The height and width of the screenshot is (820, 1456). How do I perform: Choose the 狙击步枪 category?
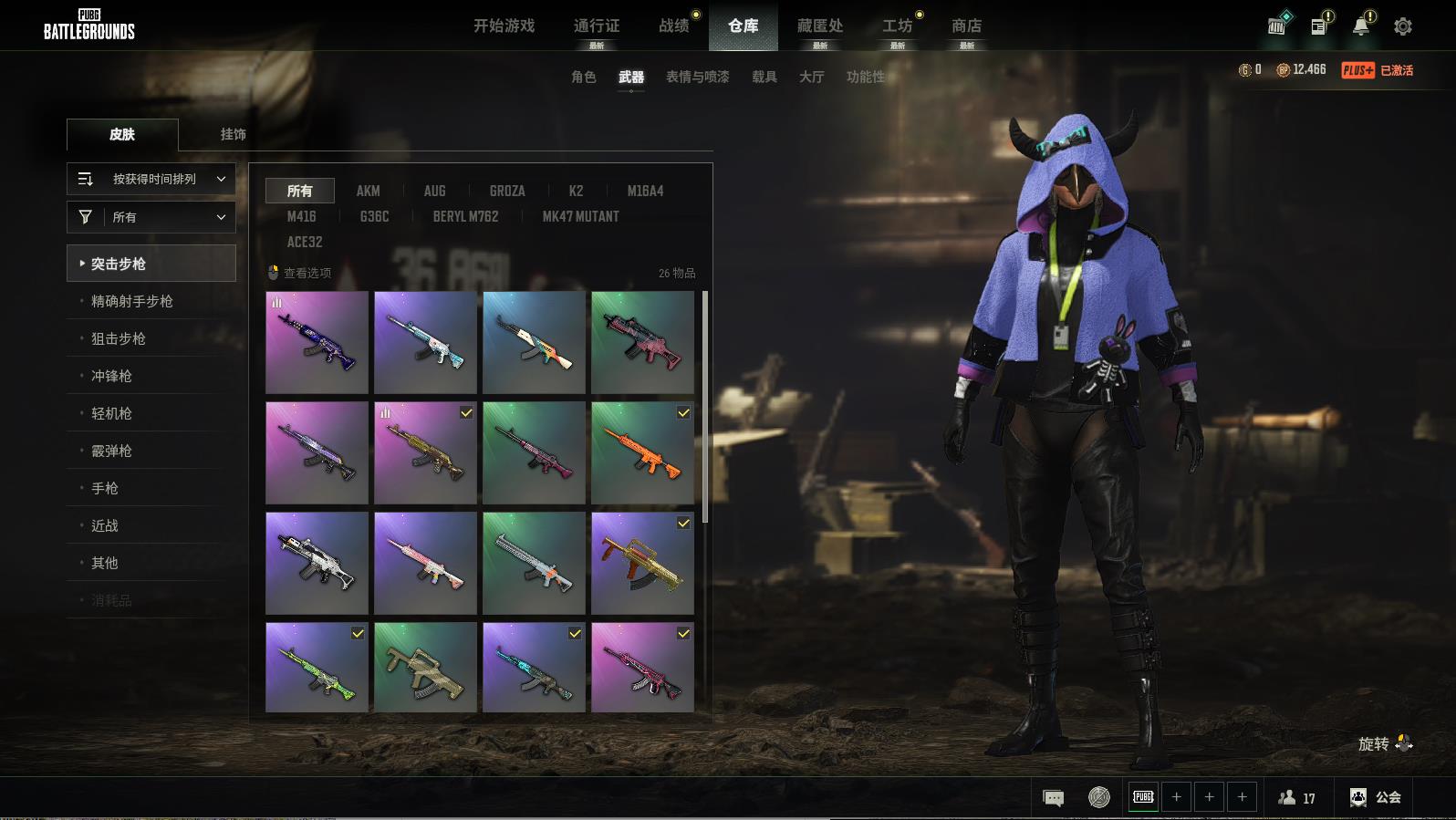tap(119, 338)
